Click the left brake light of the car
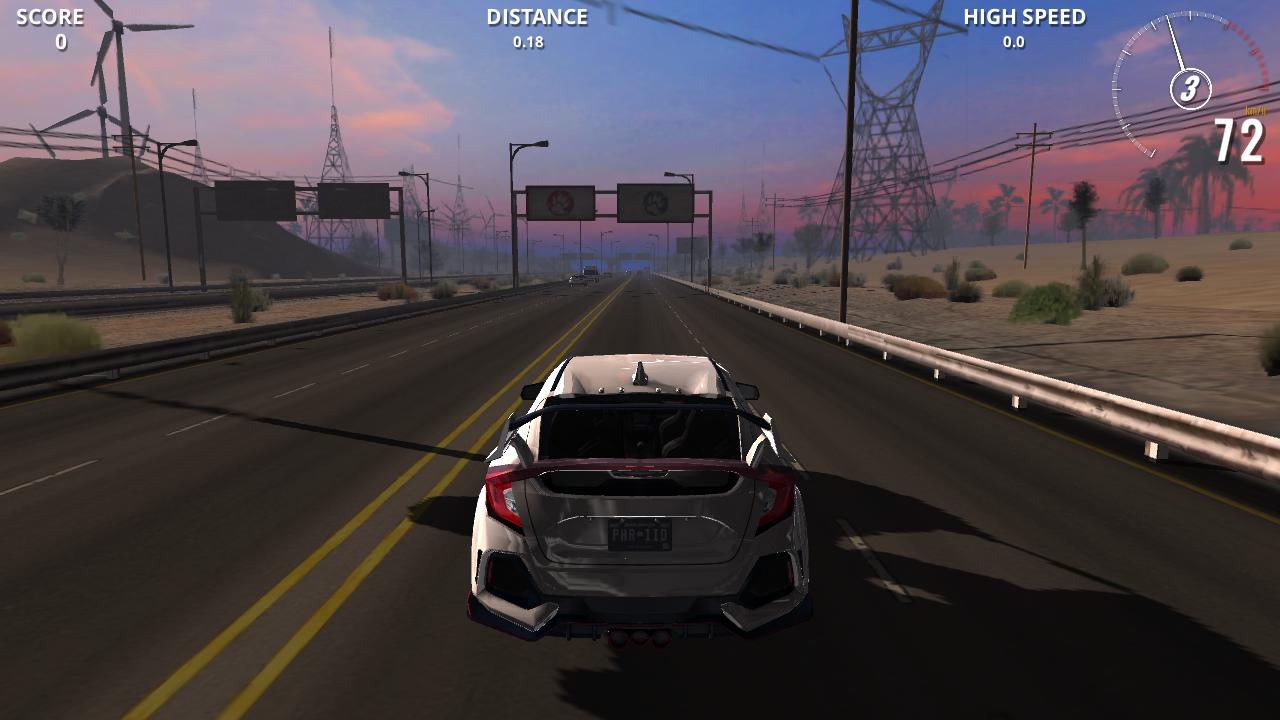The width and height of the screenshot is (1280, 720). pos(502,497)
